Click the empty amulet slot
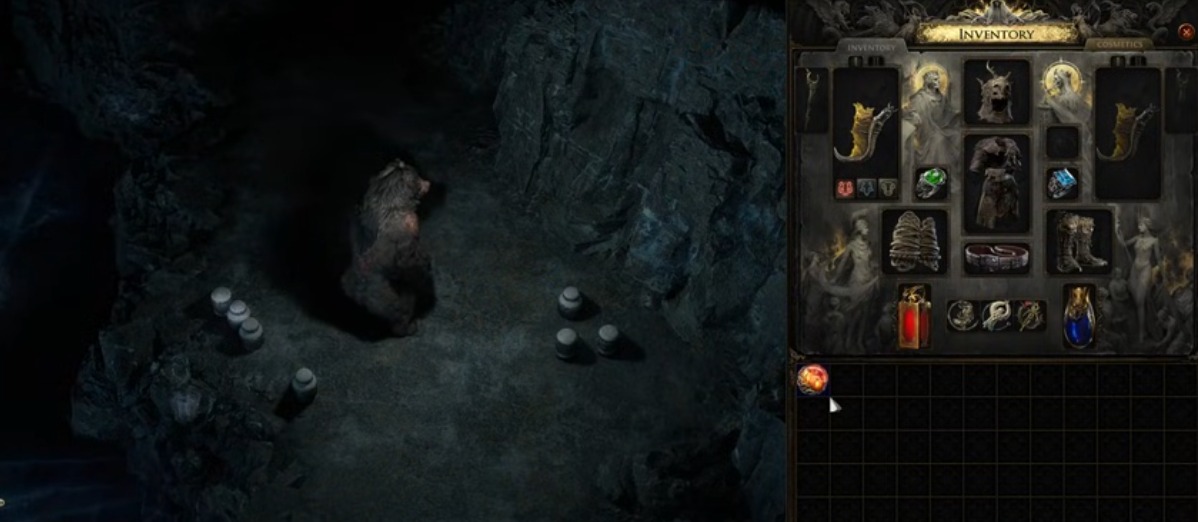The width and height of the screenshot is (1198, 522). [x=1062, y=142]
